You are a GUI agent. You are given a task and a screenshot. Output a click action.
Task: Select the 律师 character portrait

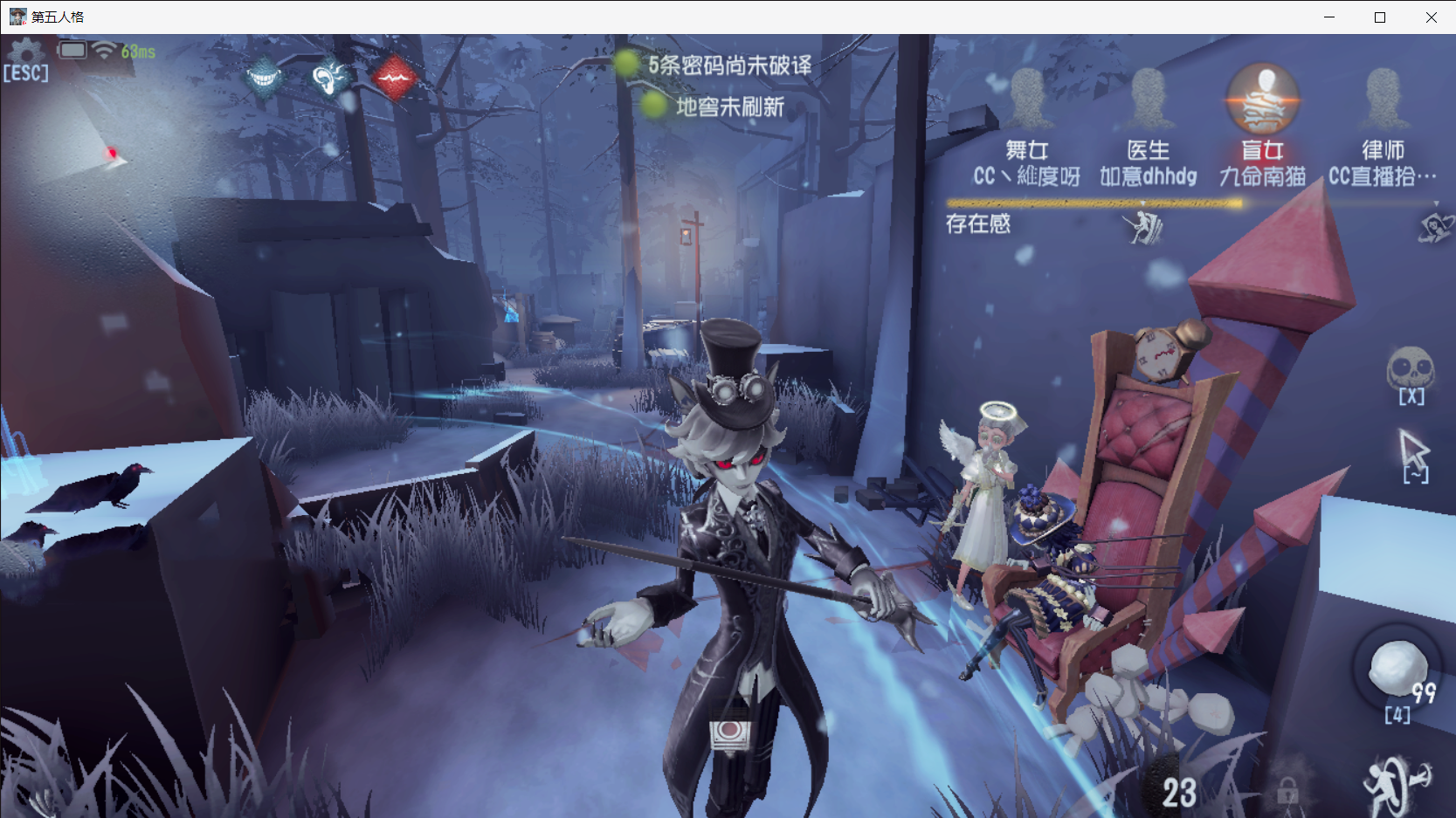(1381, 100)
